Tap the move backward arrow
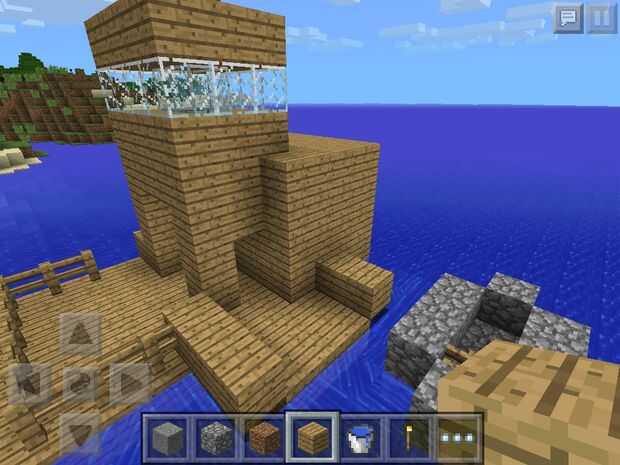 (x=80, y=432)
